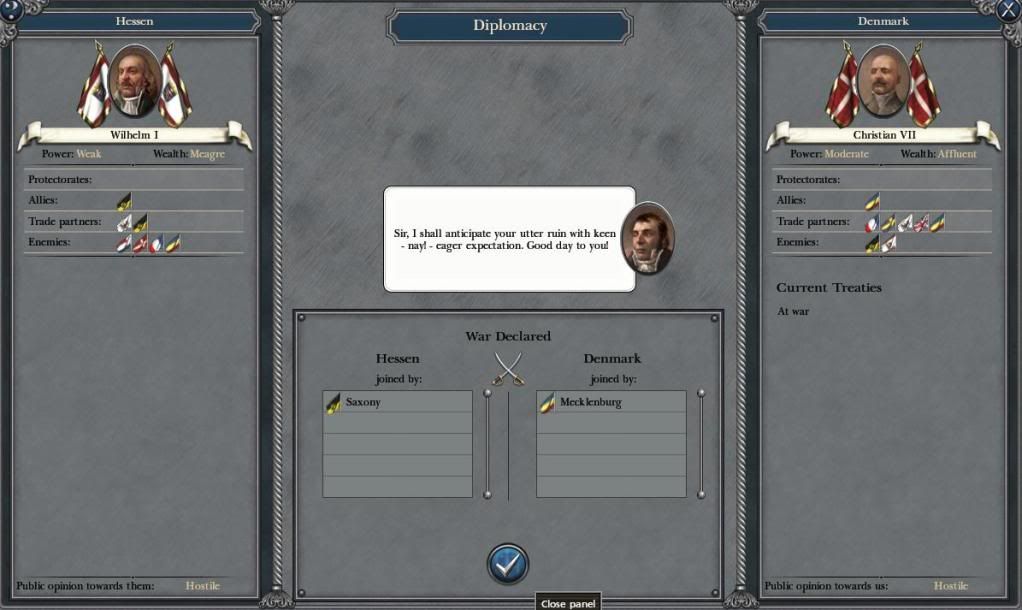This screenshot has width=1022, height=610.
Task: Select the French flag among Denmark's trade partners
Action: point(872,223)
